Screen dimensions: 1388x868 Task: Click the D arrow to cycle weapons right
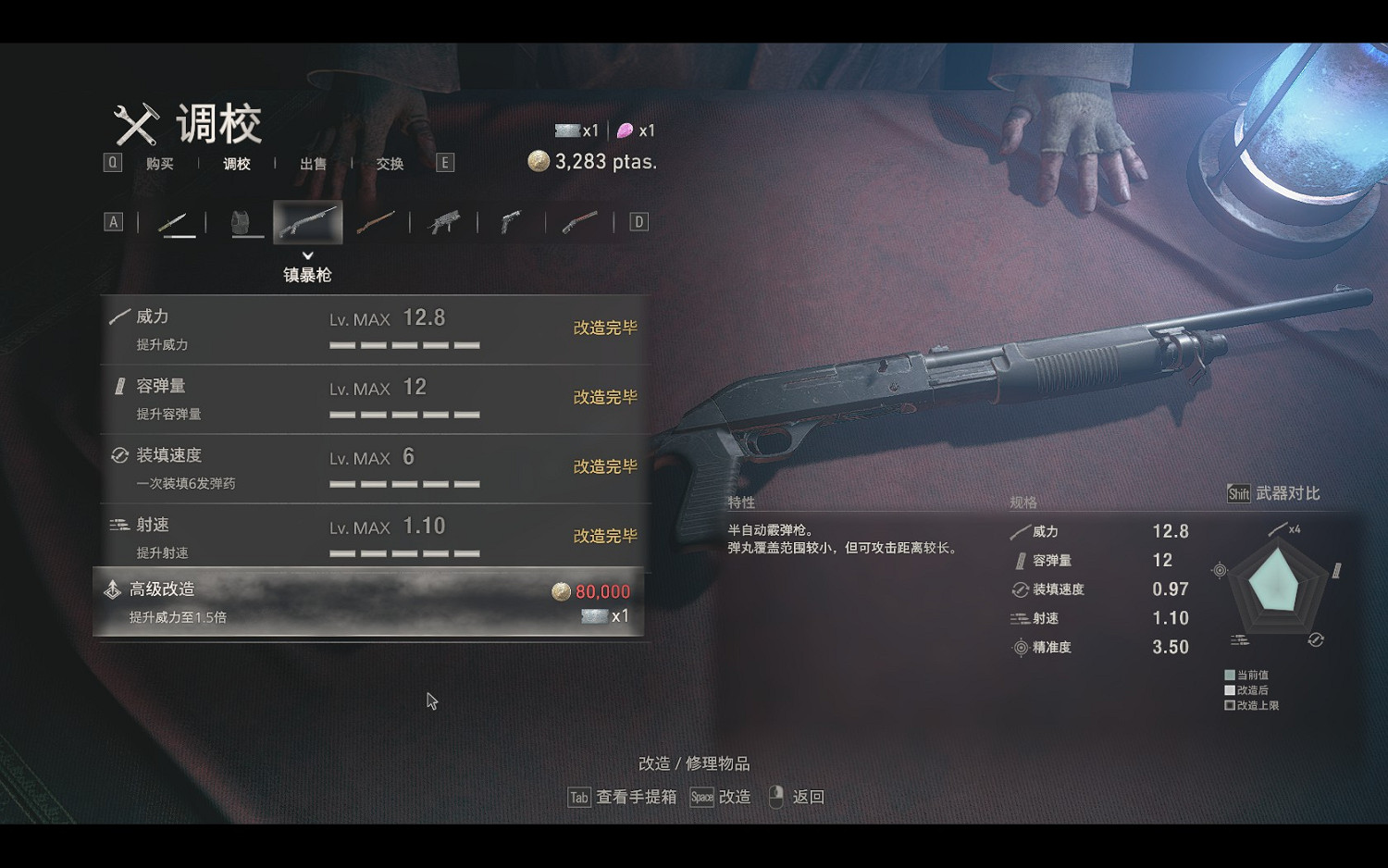click(x=637, y=221)
